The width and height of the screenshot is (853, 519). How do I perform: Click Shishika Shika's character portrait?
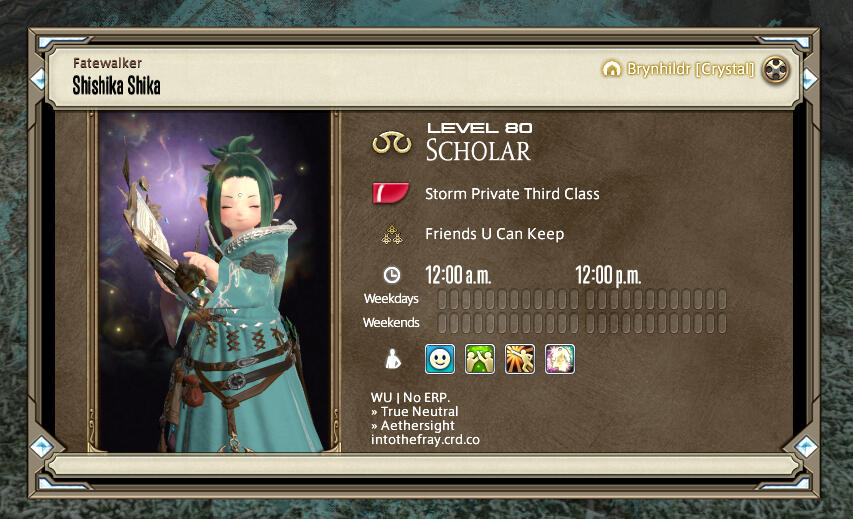tap(214, 281)
